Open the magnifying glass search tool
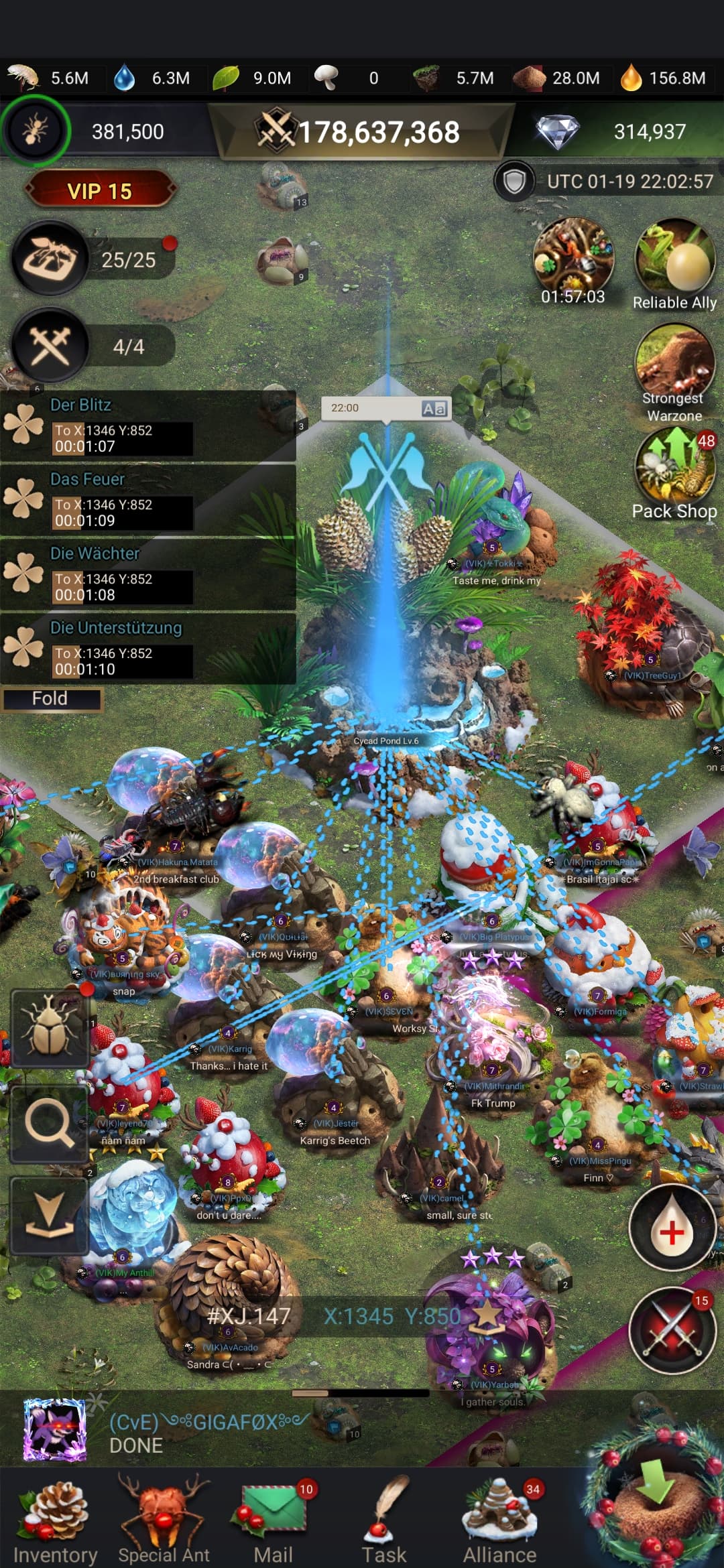The image size is (724, 1568). pos(49,1124)
